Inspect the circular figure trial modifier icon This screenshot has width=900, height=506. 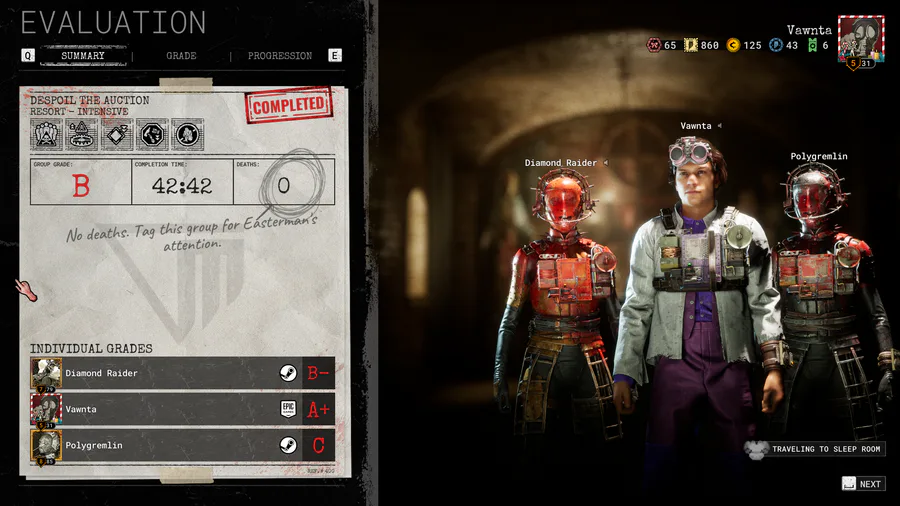(x=187, y=134)
